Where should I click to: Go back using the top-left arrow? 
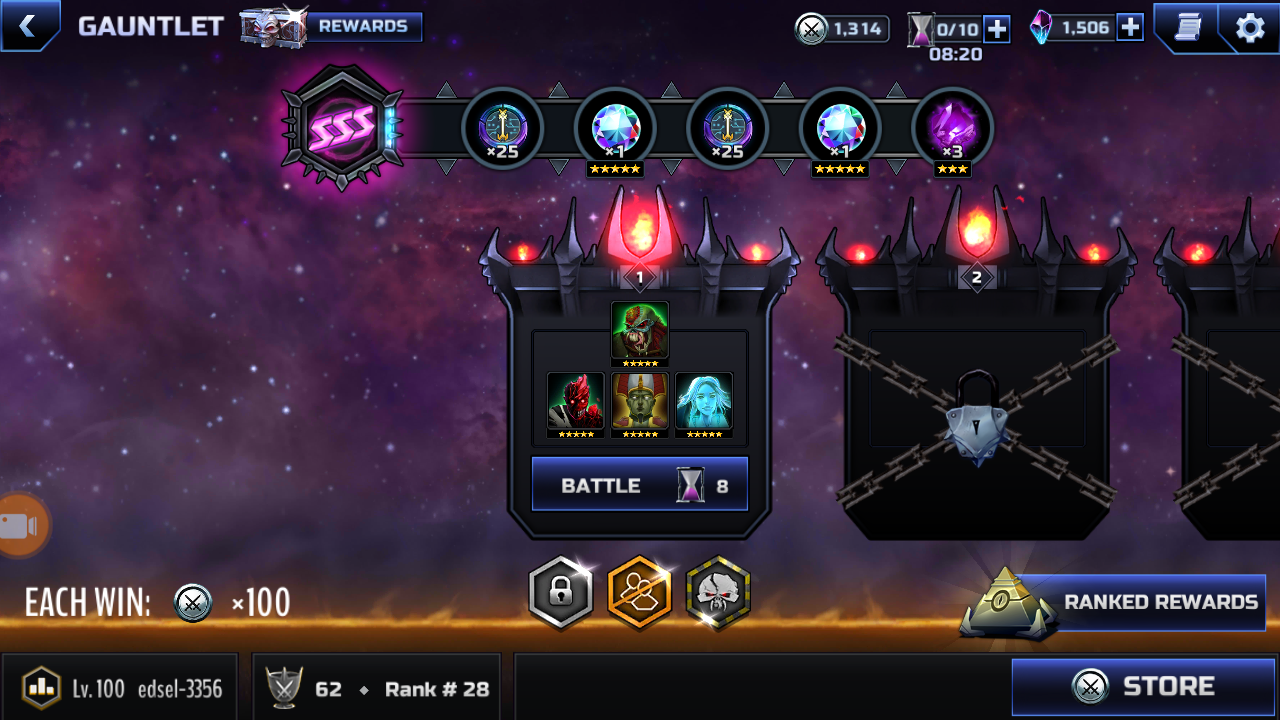(x=27, y=26)
